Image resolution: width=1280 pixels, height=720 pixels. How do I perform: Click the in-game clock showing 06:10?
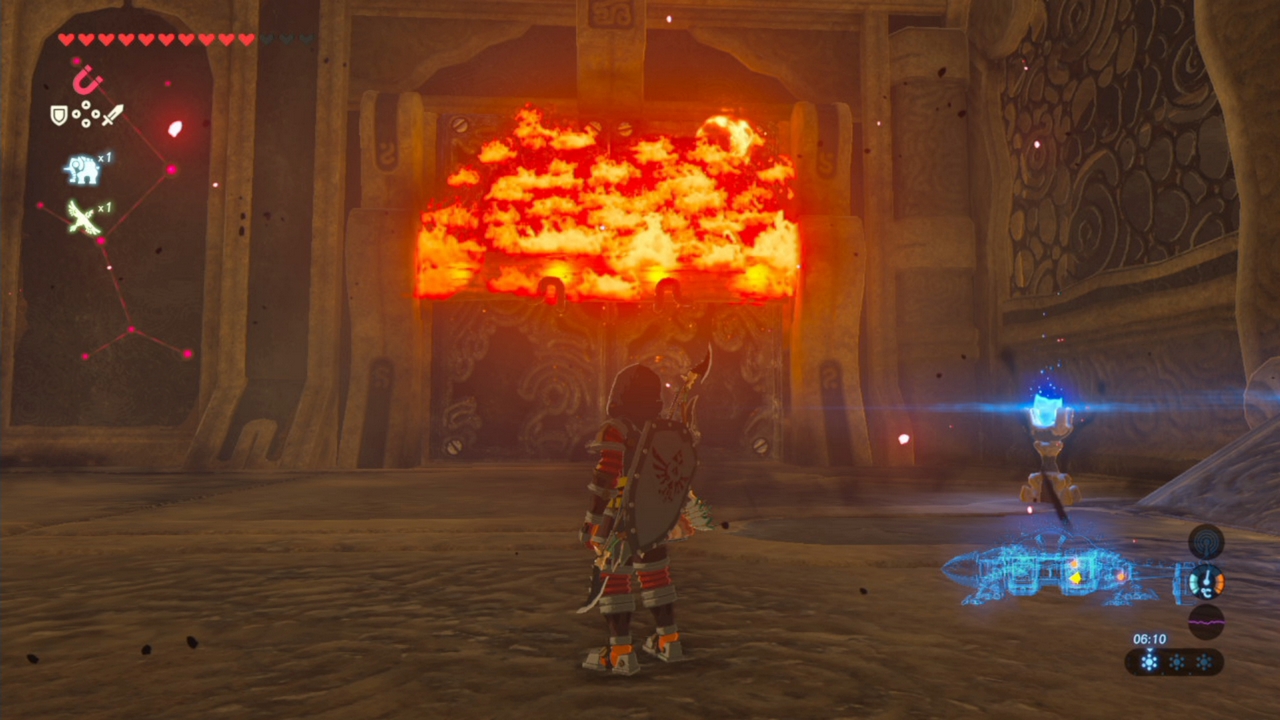click(x=1149, y=638)
